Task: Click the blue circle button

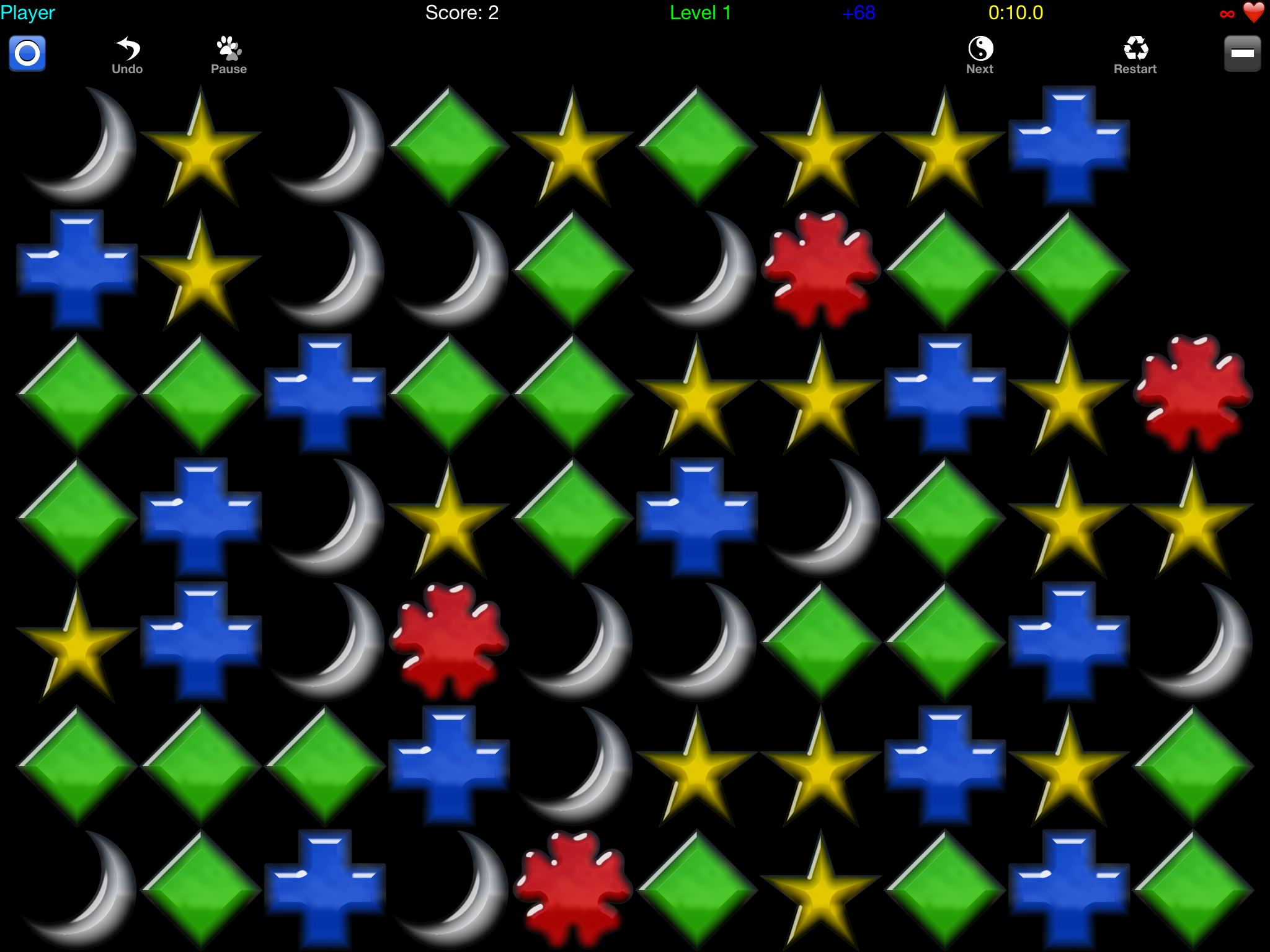Action: pos(27,53)
